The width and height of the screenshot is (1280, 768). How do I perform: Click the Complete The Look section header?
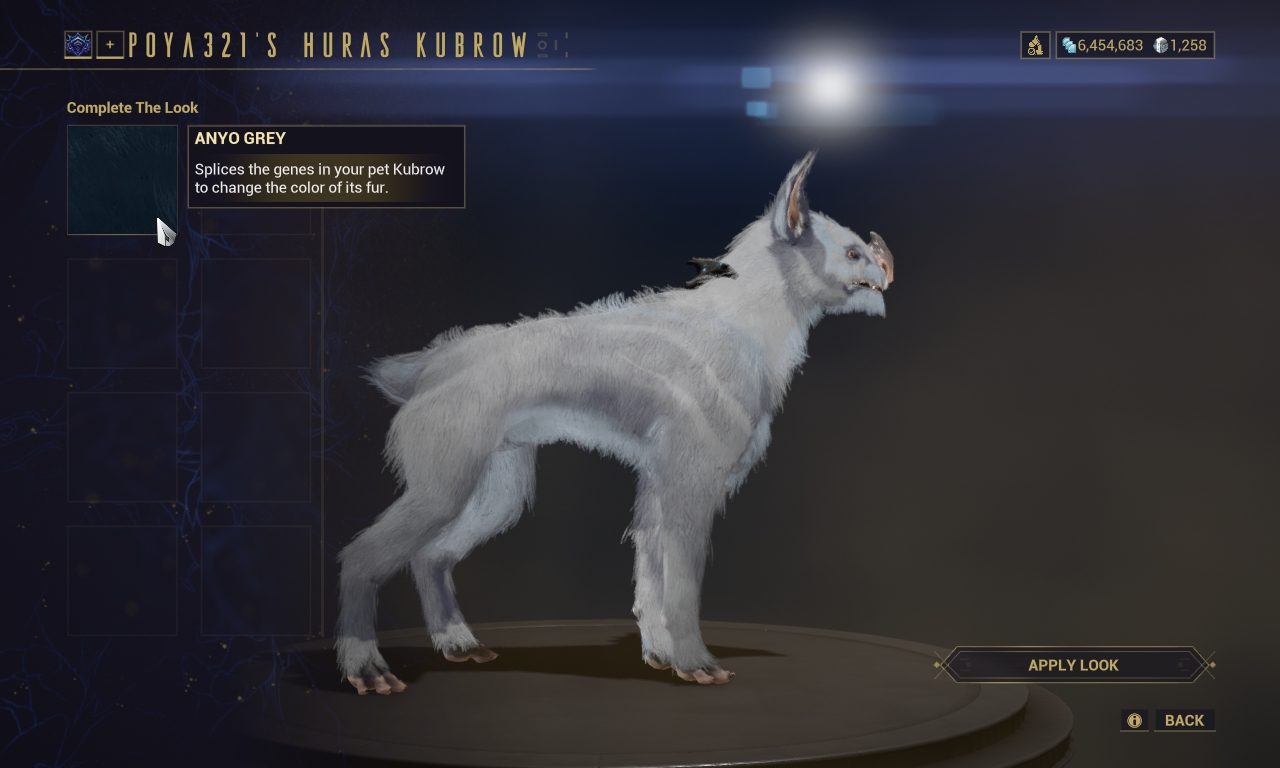131,107
